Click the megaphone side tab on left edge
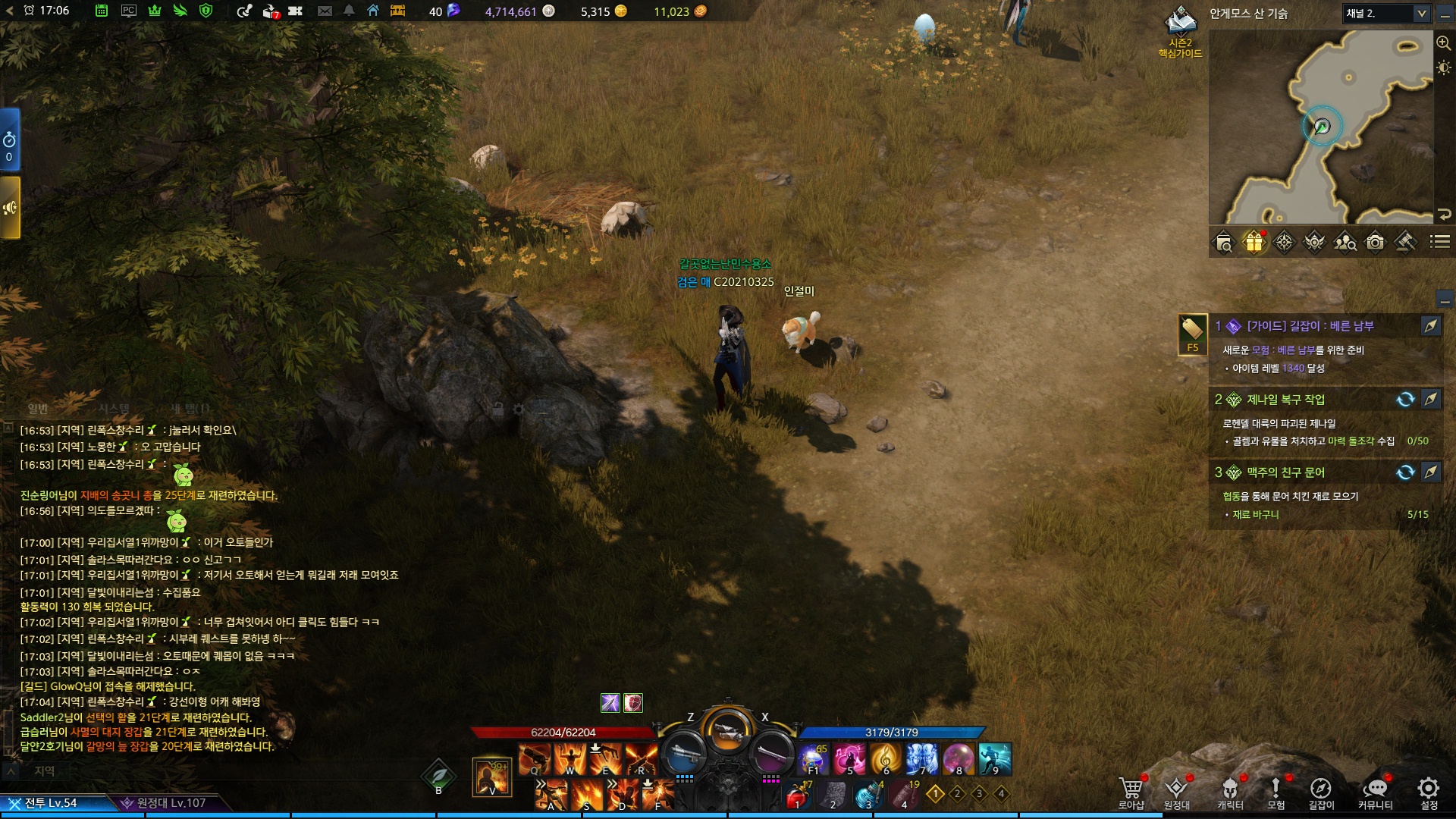This screenshot has width=1456, height=819. point(10,208)
